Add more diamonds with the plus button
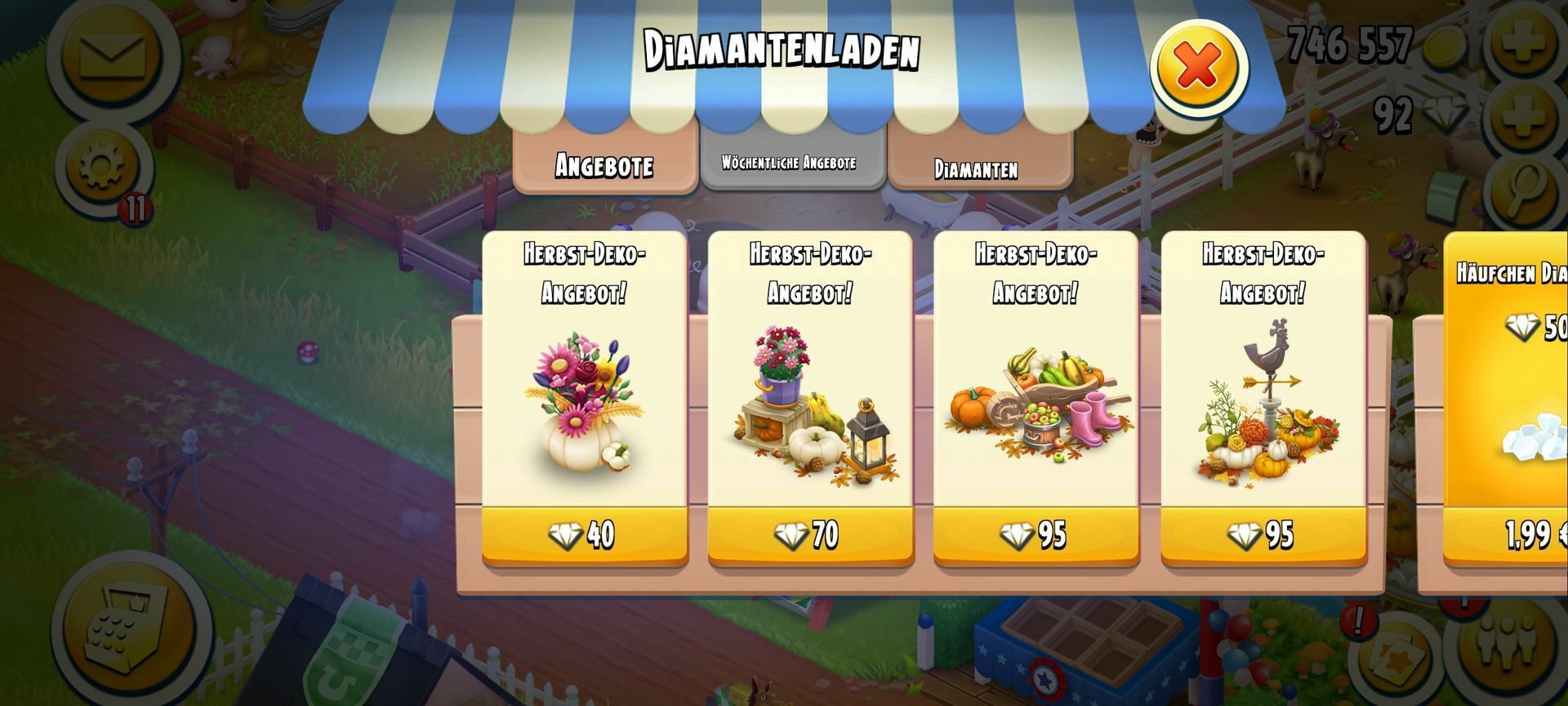Viewport: 1568px width, 706px height. tap(1523, 116)
